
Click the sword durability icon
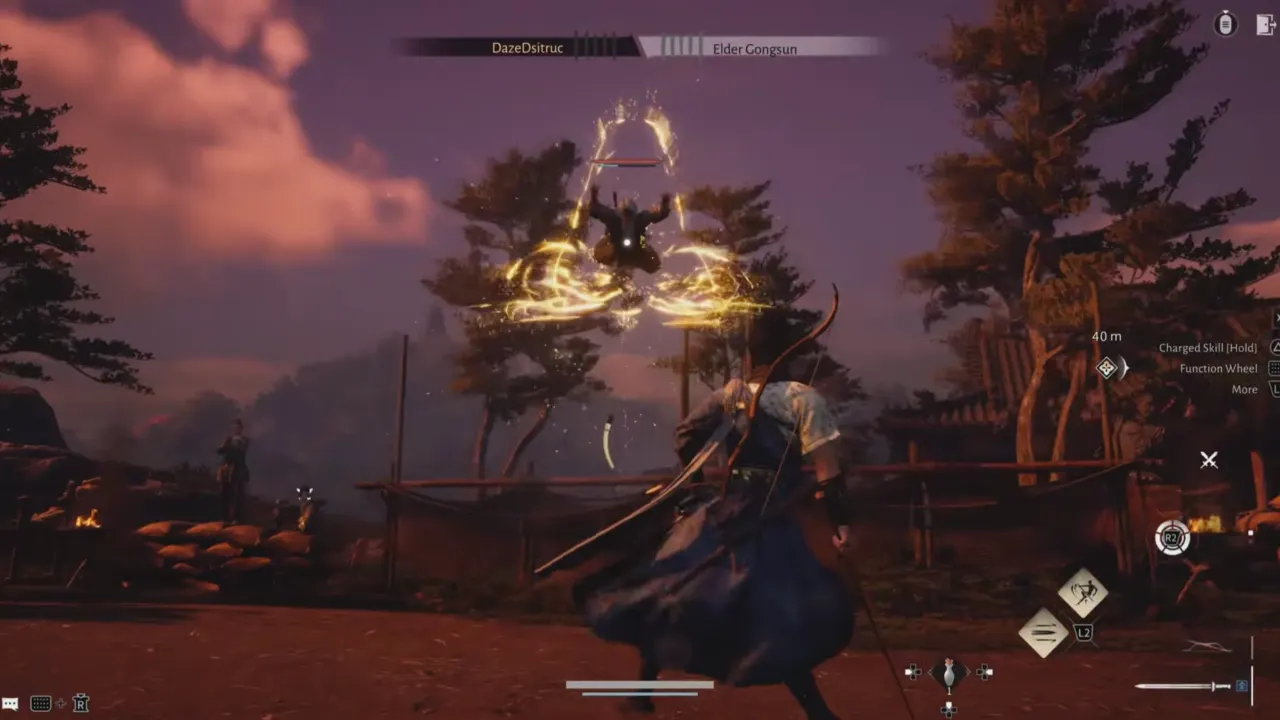(x=1184, y=686)
